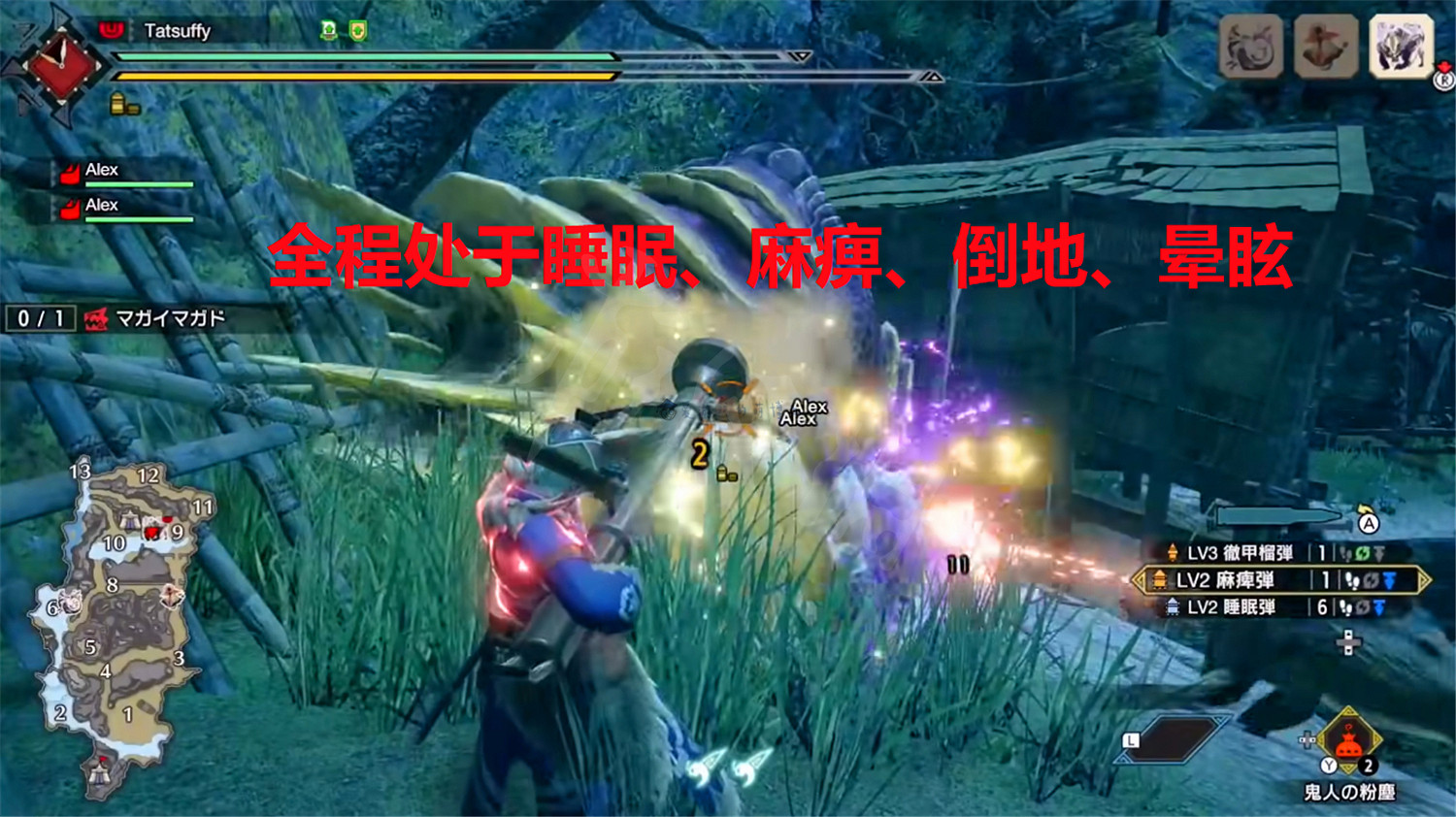Toggle the blue reload indicator on 麻痺弾

(1388, 580)
